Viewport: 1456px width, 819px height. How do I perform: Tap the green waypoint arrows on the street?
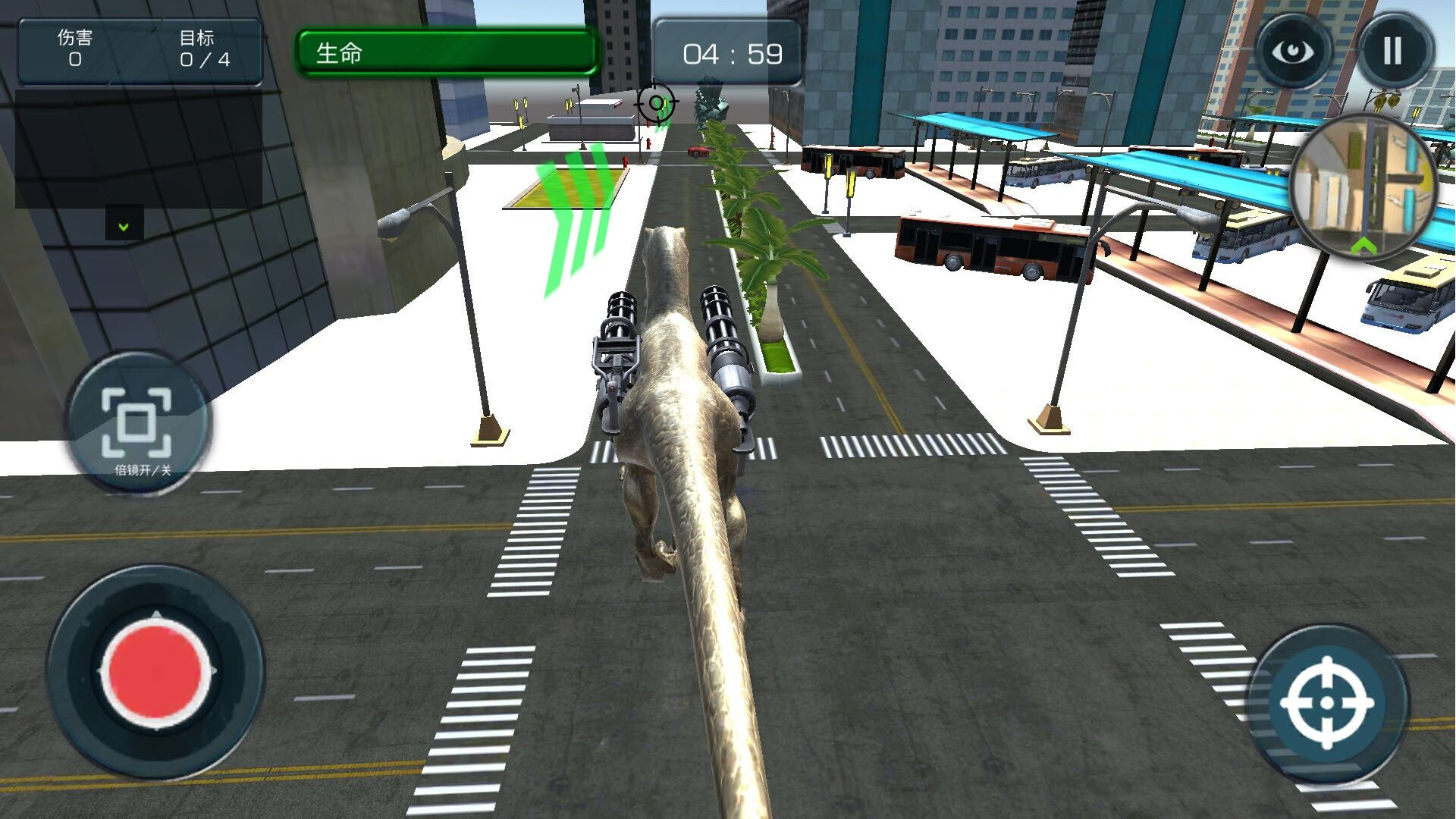(578, 220)
